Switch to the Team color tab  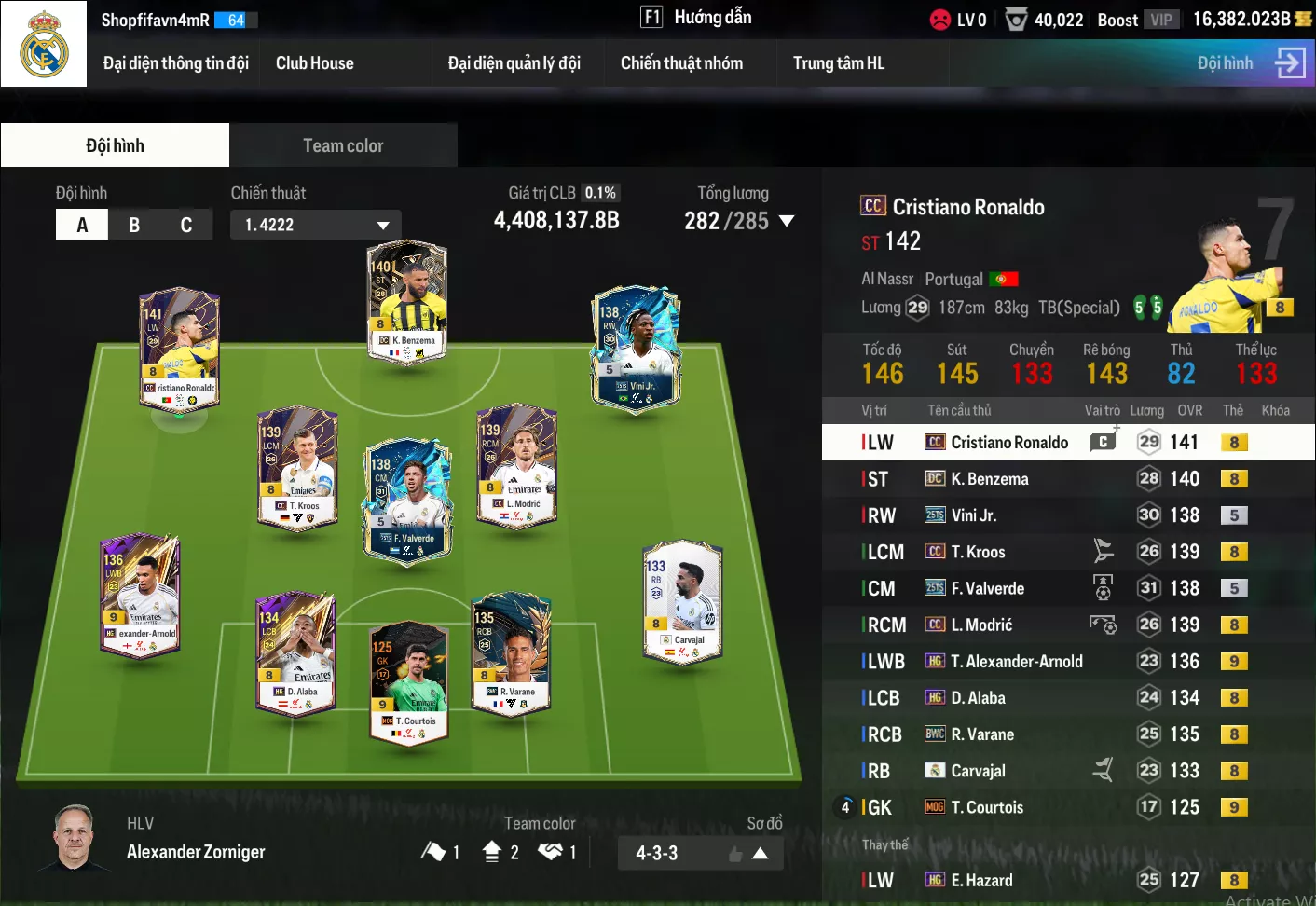click(343, 145)
